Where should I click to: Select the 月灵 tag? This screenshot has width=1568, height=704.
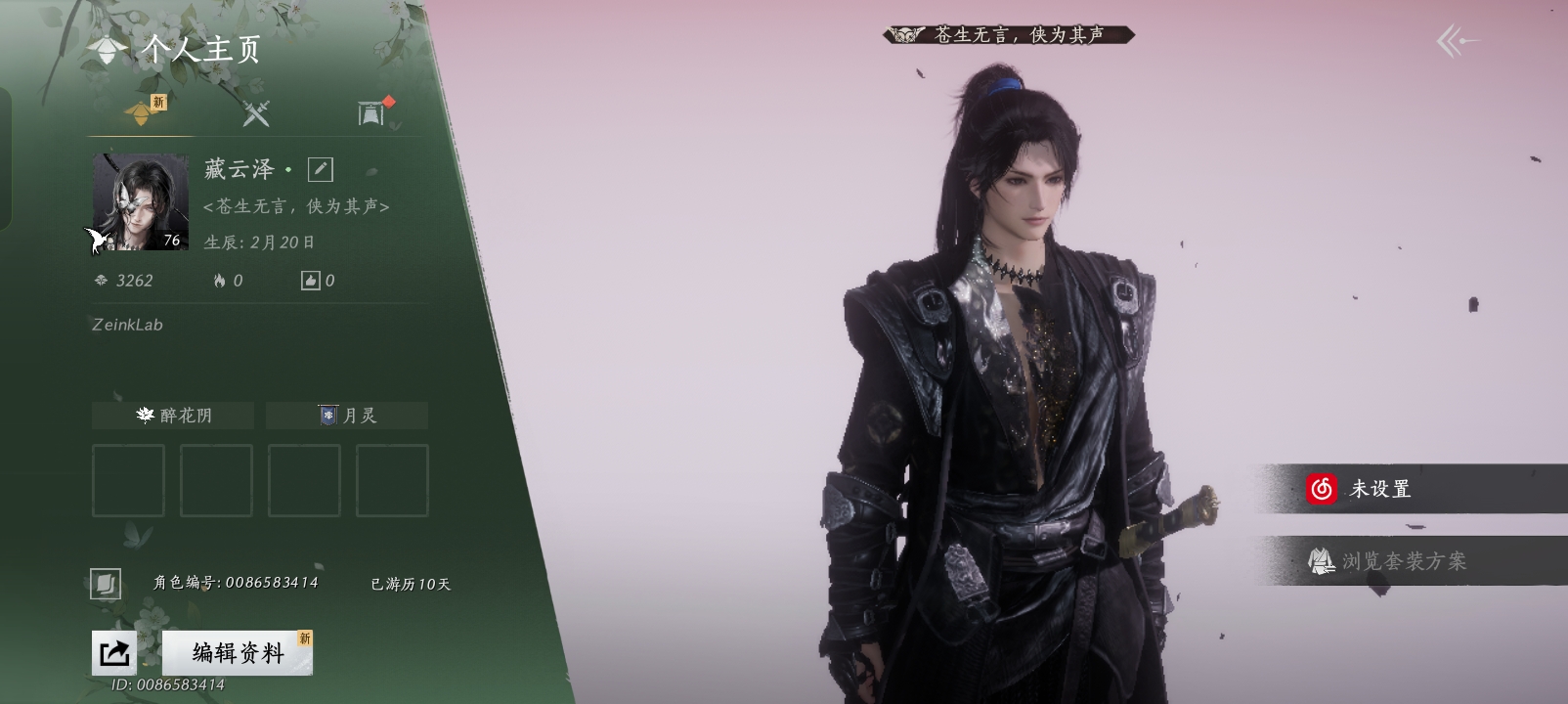(347, 416)
